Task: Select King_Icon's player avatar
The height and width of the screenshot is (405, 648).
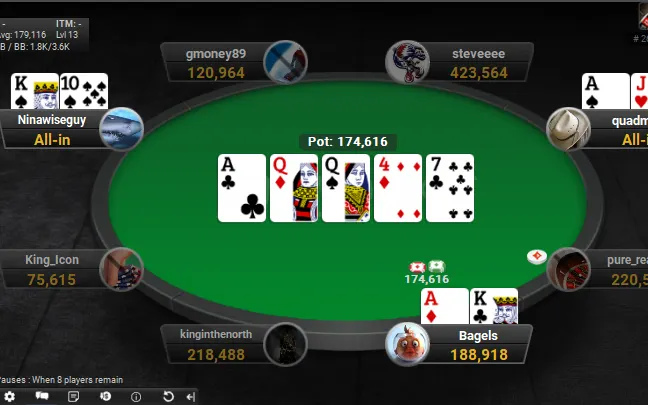Action: pyautogui.click(x=122, y=269)
